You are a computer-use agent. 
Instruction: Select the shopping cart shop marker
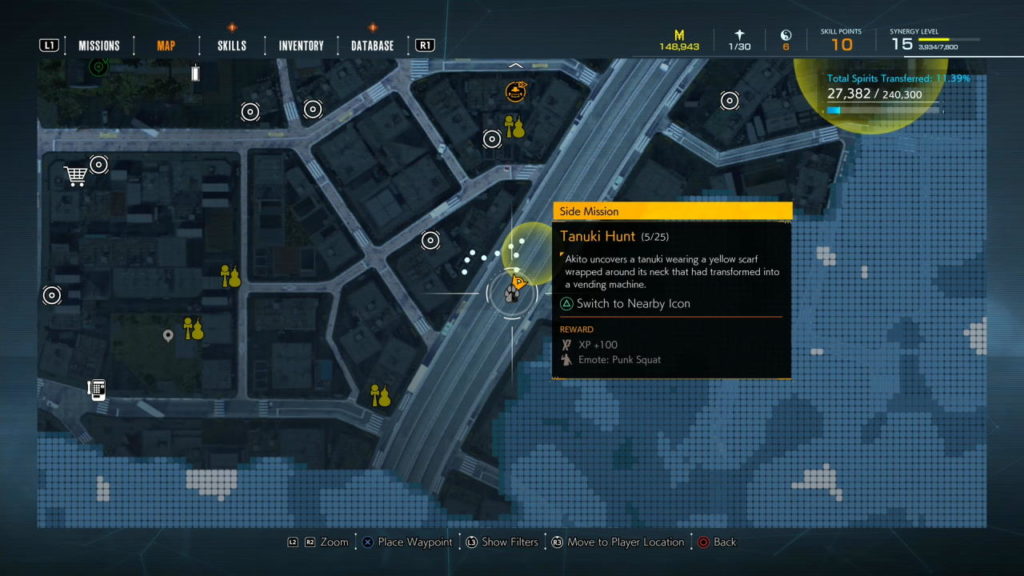75,176
